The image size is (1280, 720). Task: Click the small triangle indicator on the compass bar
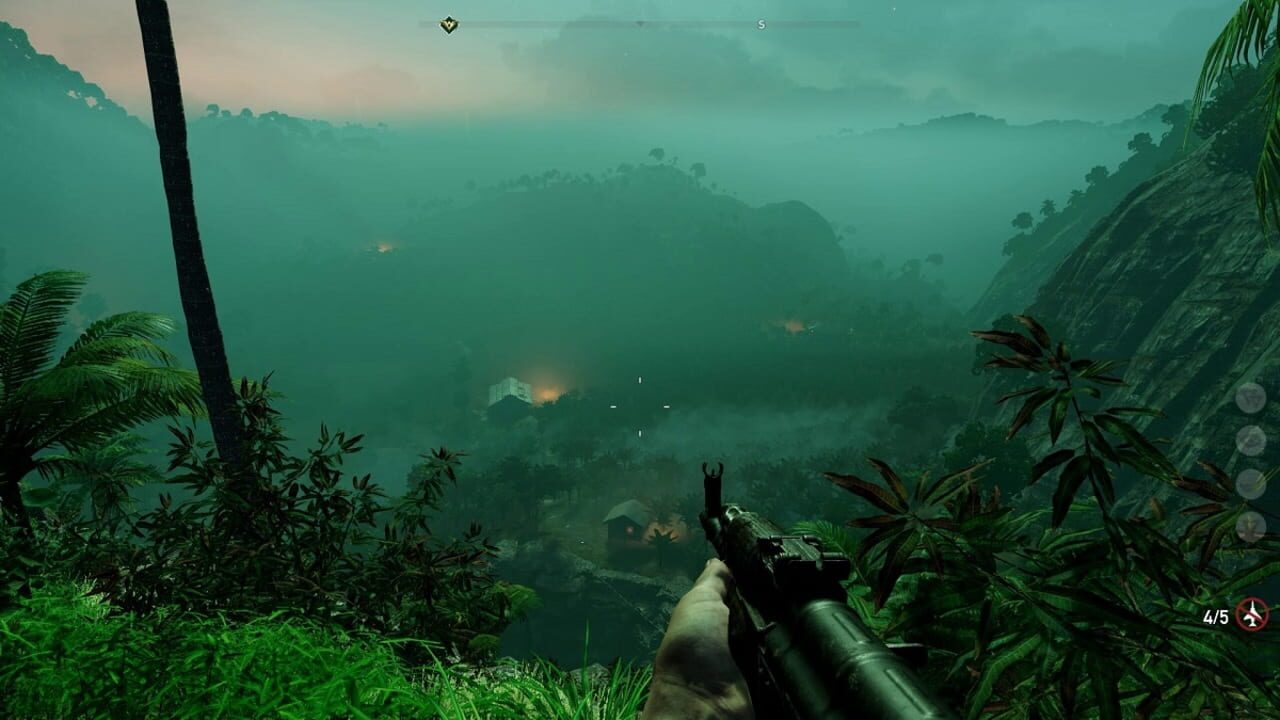(640, 22)
